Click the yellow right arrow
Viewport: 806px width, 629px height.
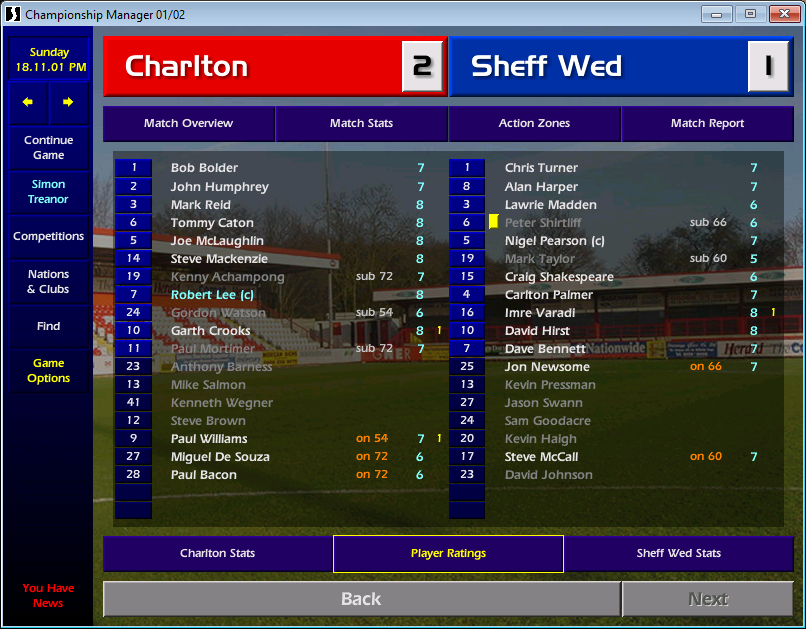pos(68,102)
